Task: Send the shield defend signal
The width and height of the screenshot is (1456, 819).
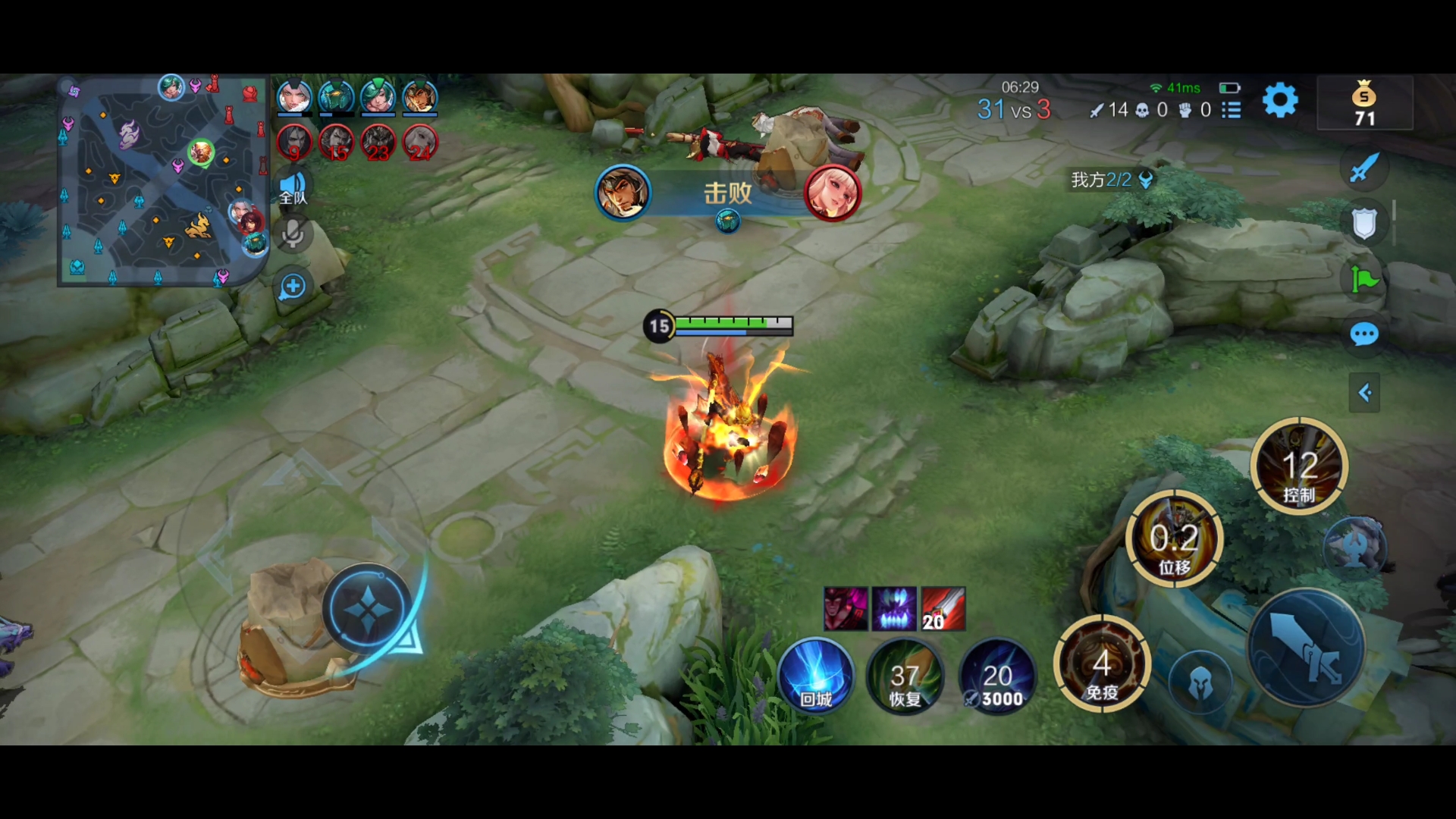Action: pos(1364,224)
